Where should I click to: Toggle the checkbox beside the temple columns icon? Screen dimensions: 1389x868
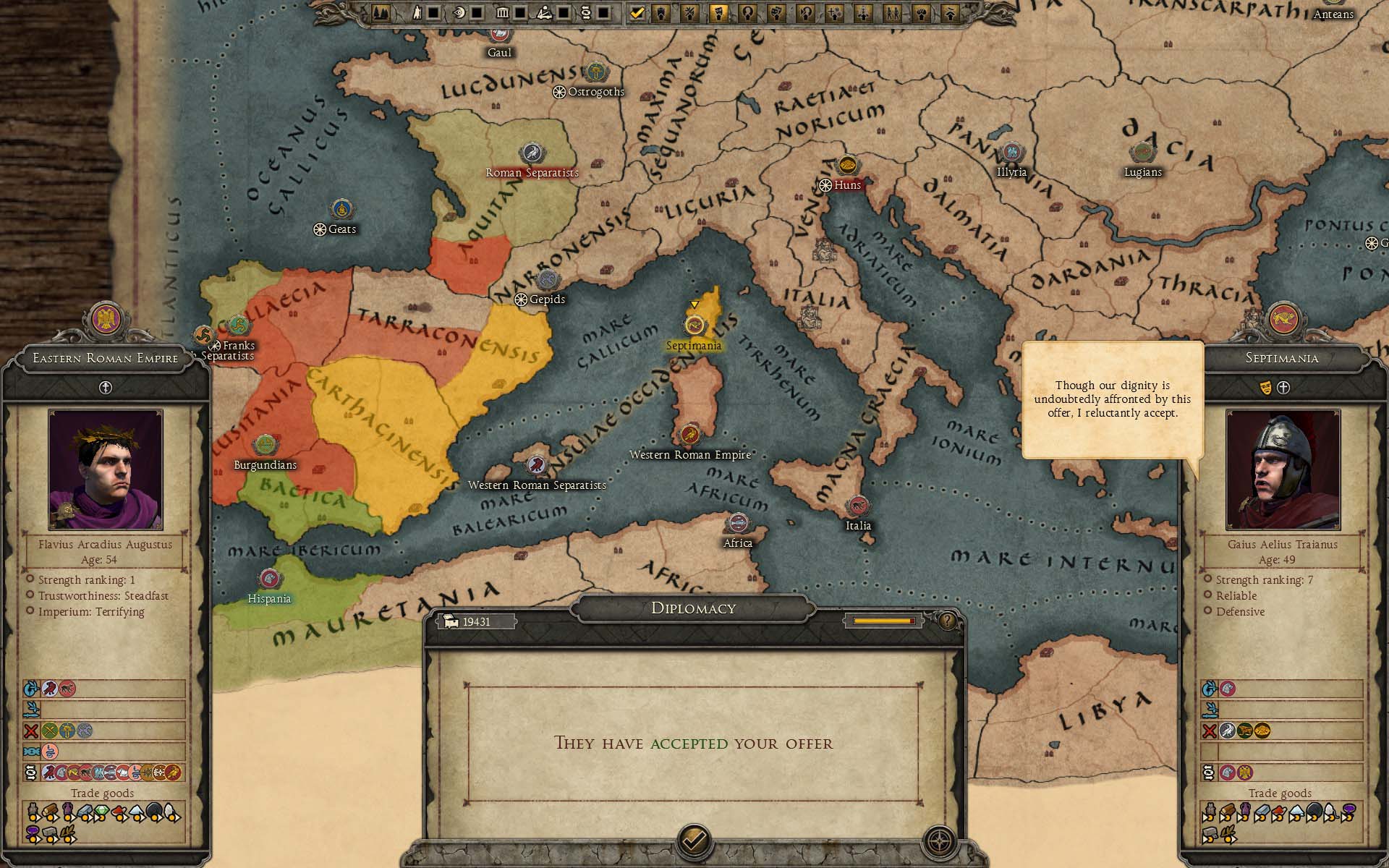click(520, 13)
